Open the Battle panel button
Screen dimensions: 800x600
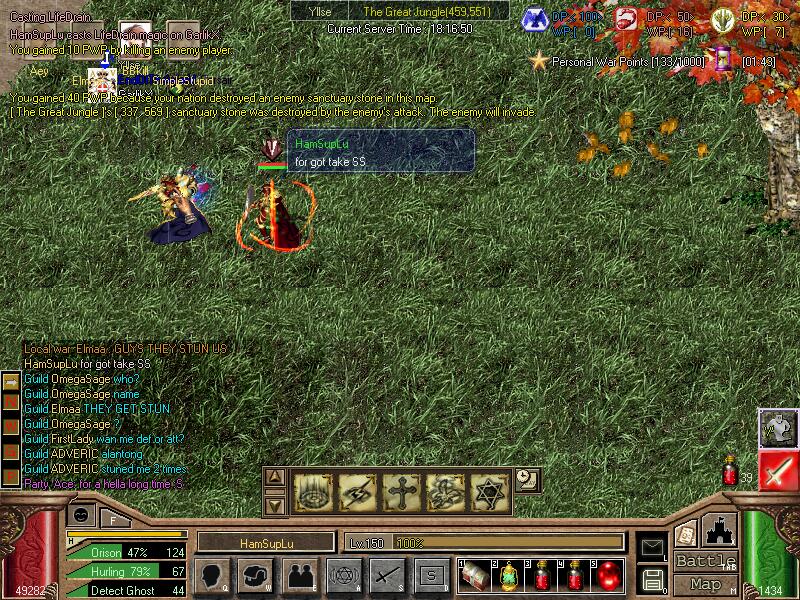pos(706,561)
